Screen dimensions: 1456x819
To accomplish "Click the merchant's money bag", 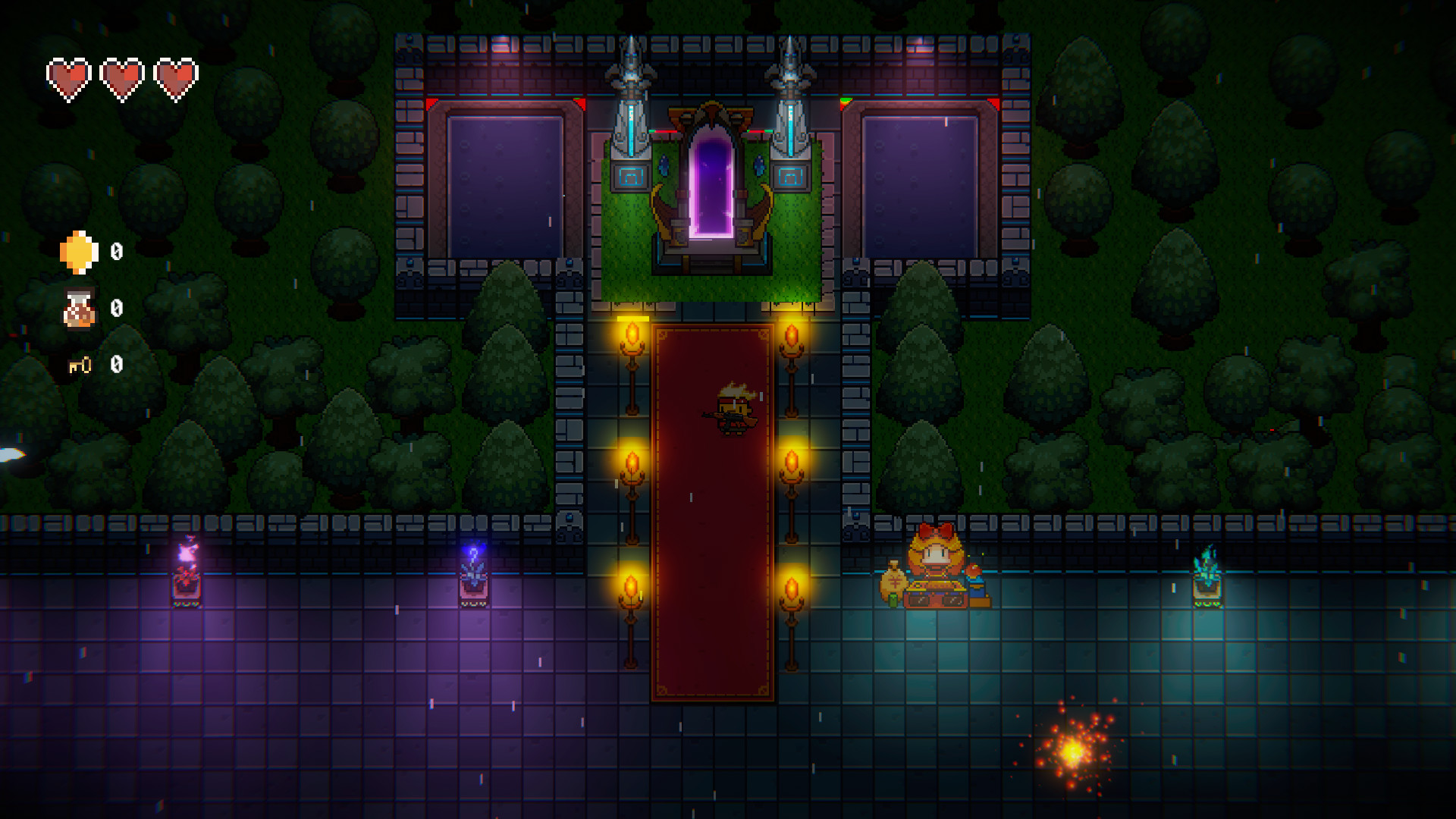I will (x=893, y=582).
